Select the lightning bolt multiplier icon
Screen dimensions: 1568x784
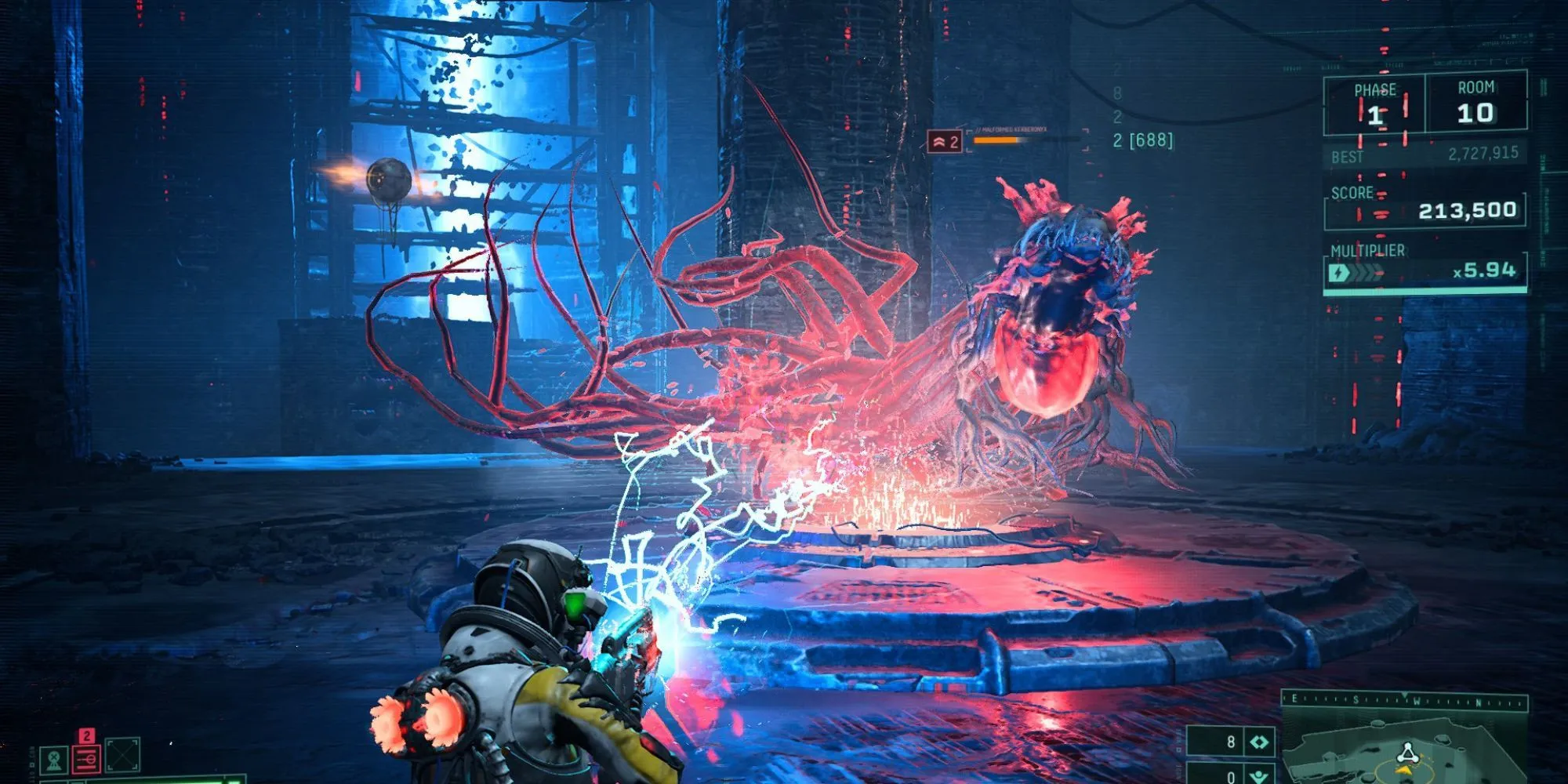click(1339, 272)
